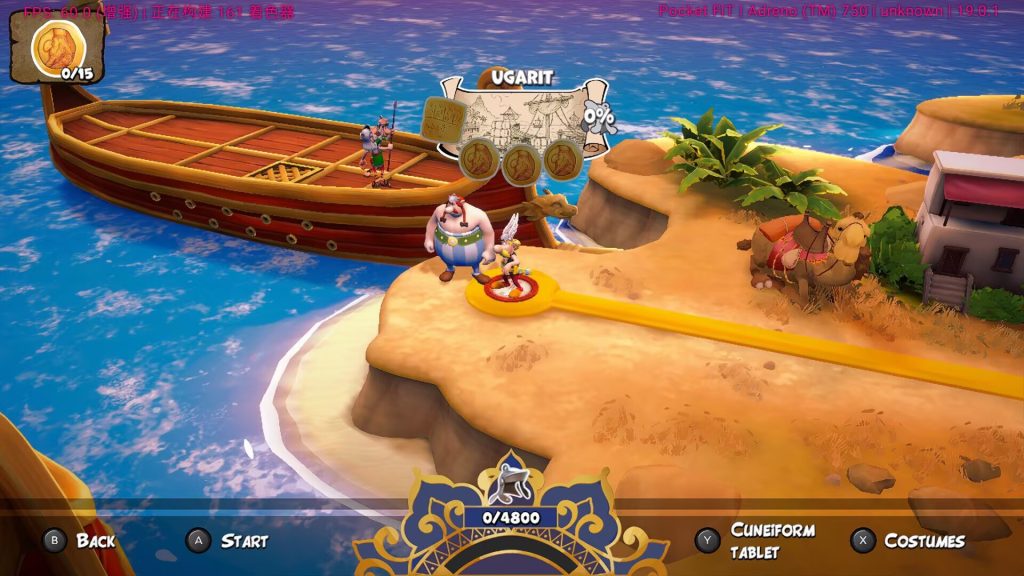Select the helmet score emblem
The image size is (1024, 576).
[510, 484]
